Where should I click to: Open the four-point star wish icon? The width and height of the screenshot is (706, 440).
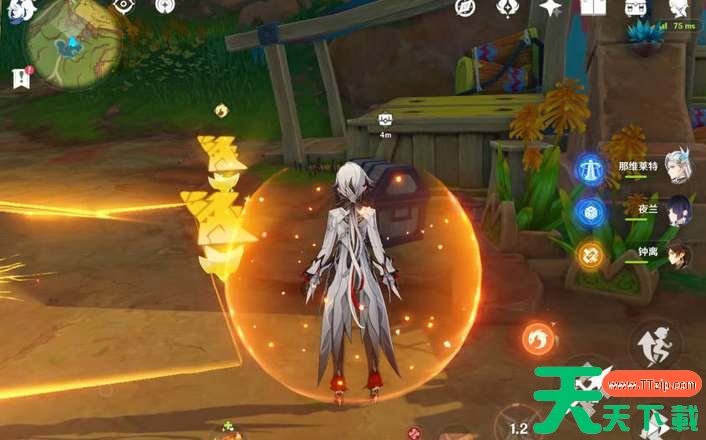[x=551, y=7]
